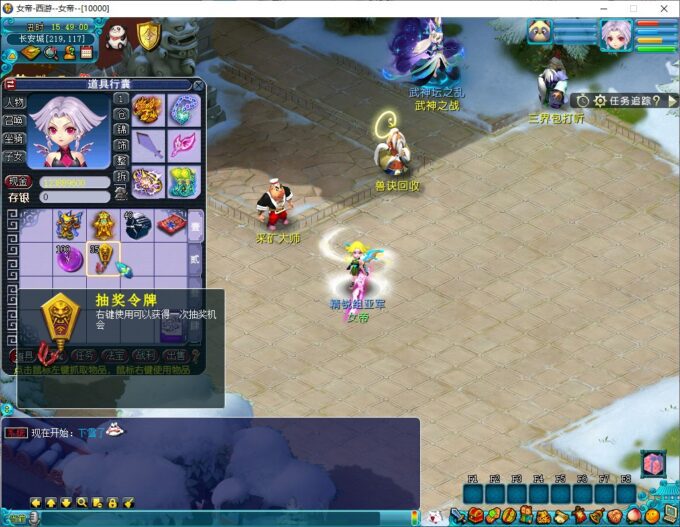Click the 现金 cash button
This screenshot has height=527, width=680.
(x=17, y=182)
